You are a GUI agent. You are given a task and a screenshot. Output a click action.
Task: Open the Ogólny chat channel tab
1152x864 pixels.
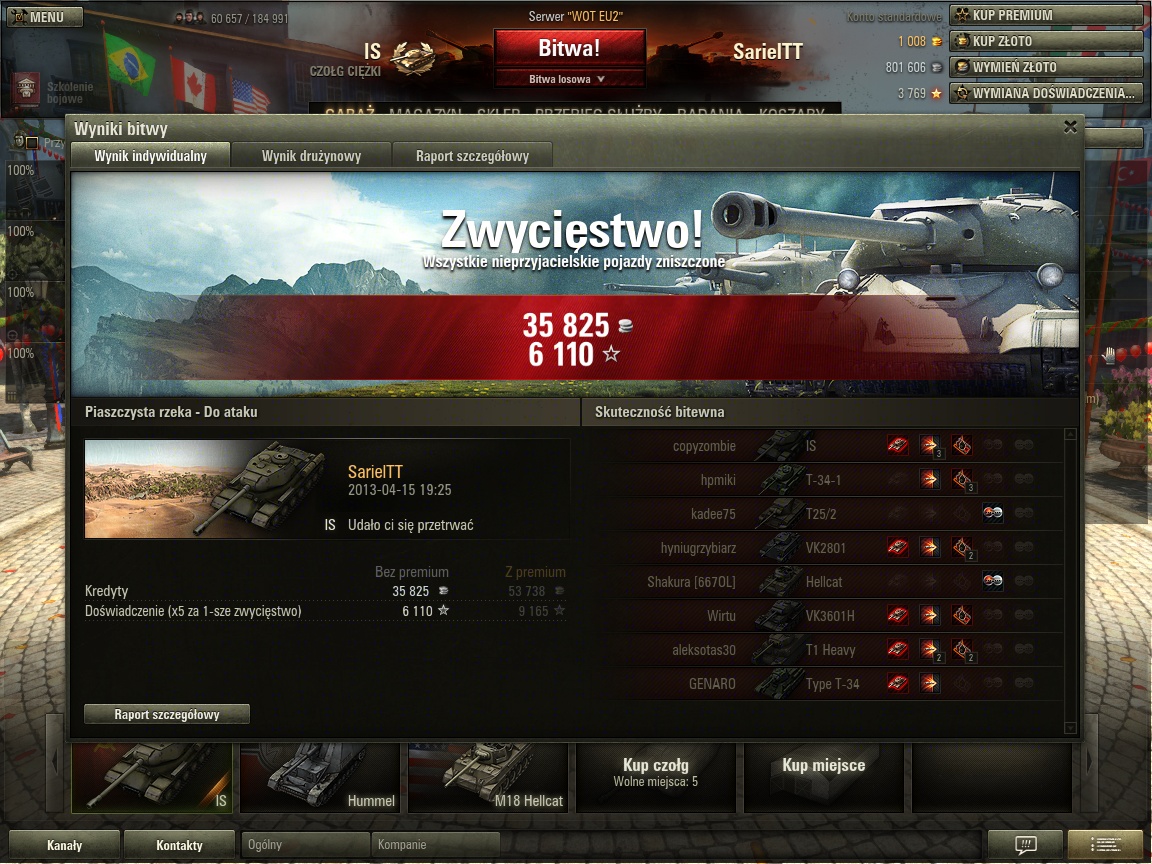[x=306, y=845]
